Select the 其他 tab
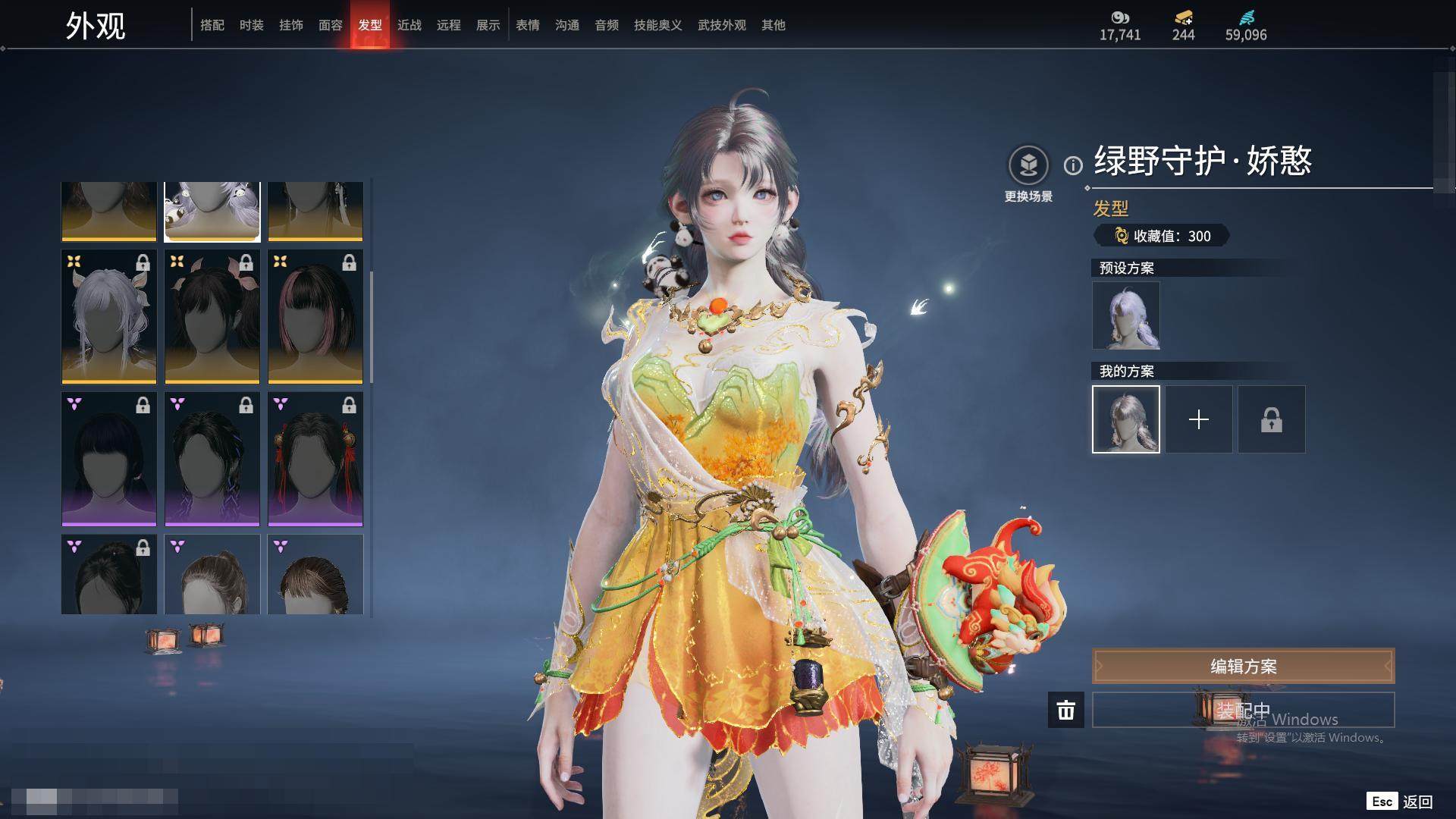1456x819 pixels. tap(773, 25)
